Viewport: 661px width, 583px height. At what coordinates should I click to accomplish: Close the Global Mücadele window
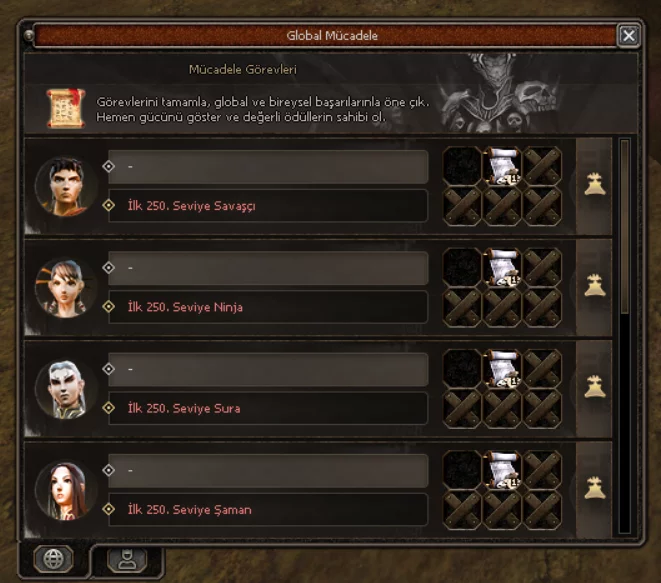click(628, 36)
